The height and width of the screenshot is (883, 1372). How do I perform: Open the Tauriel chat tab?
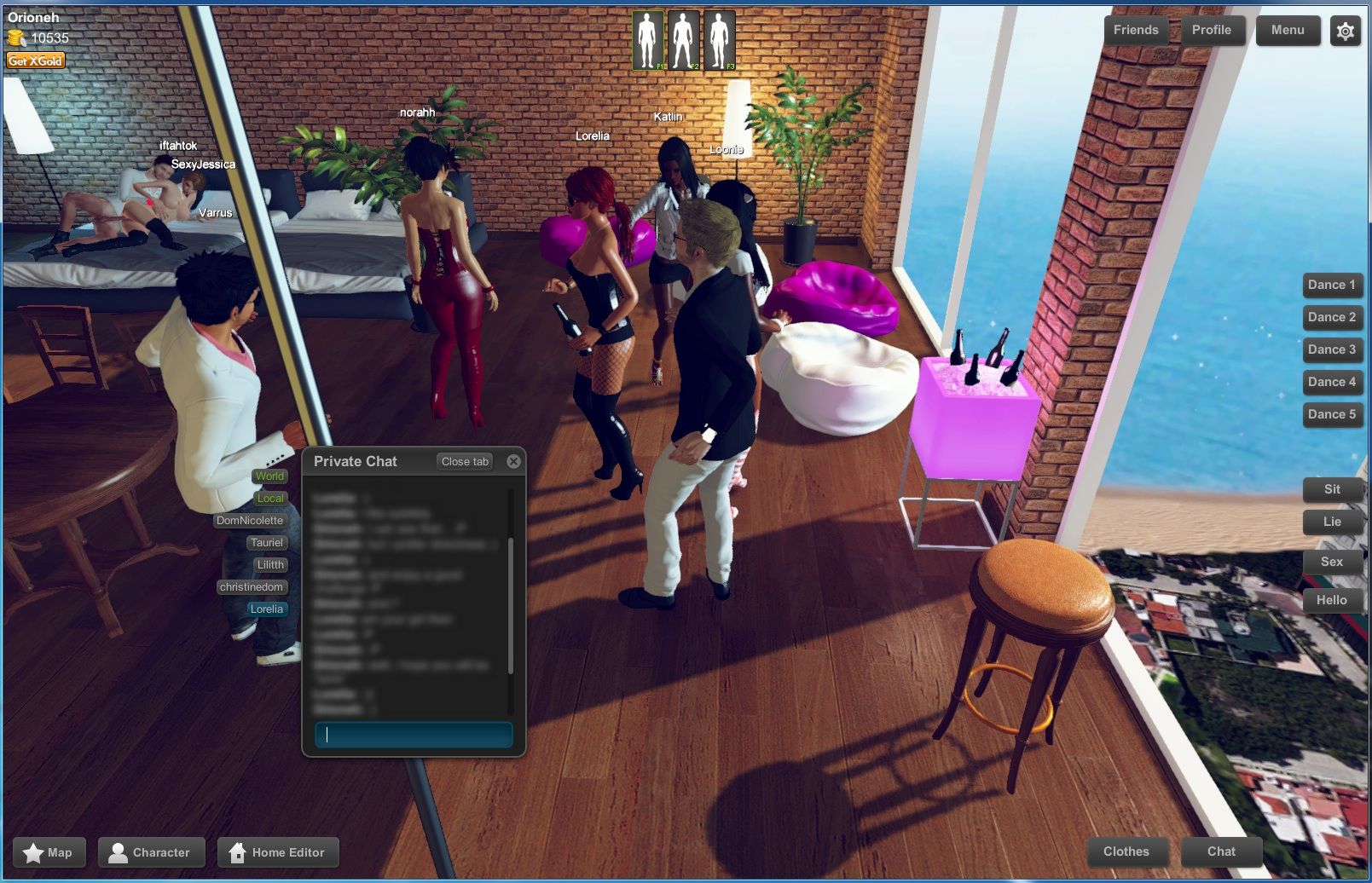coord(267,542)
